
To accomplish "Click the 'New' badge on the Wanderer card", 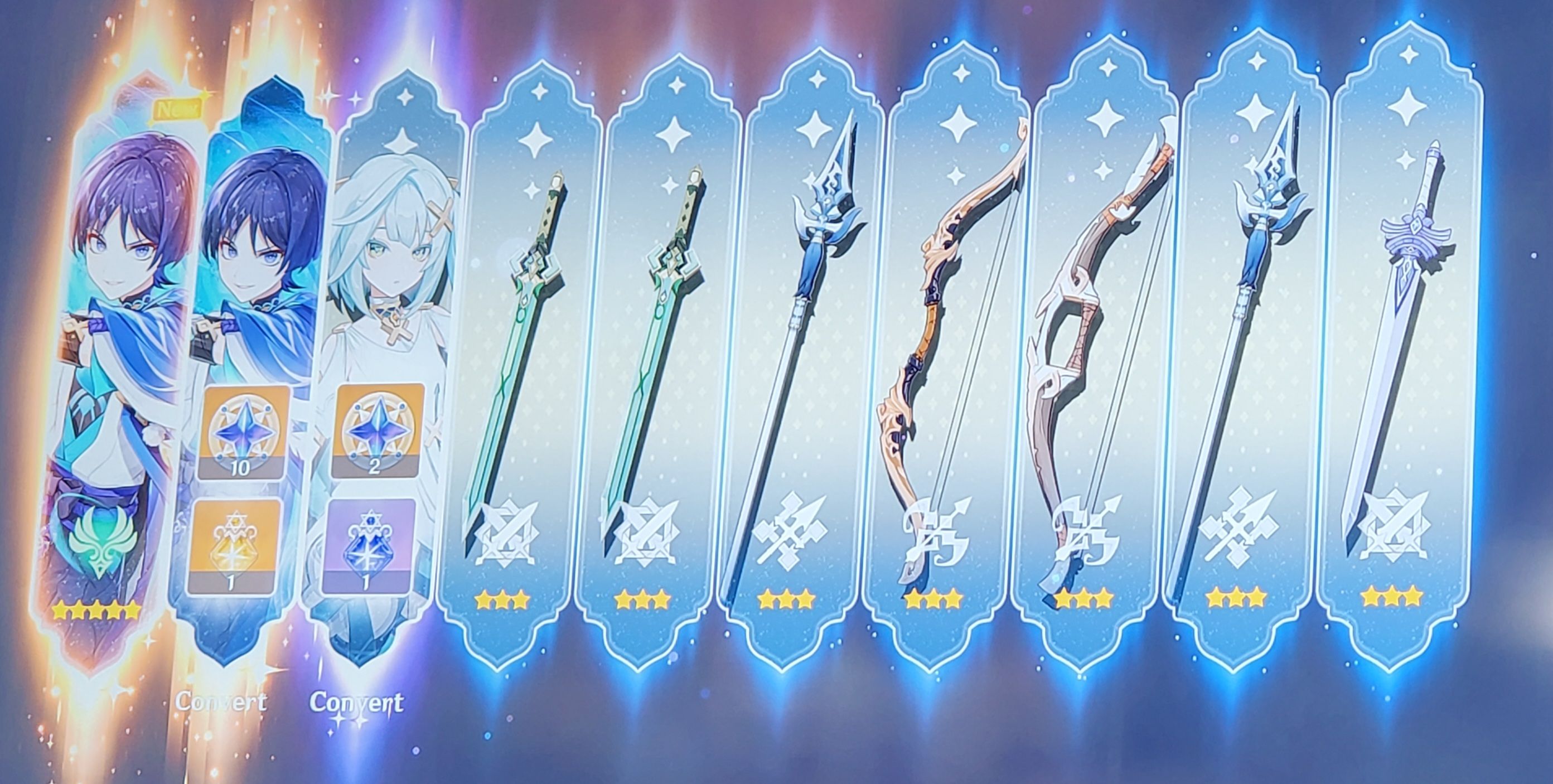I will point(178,110).
